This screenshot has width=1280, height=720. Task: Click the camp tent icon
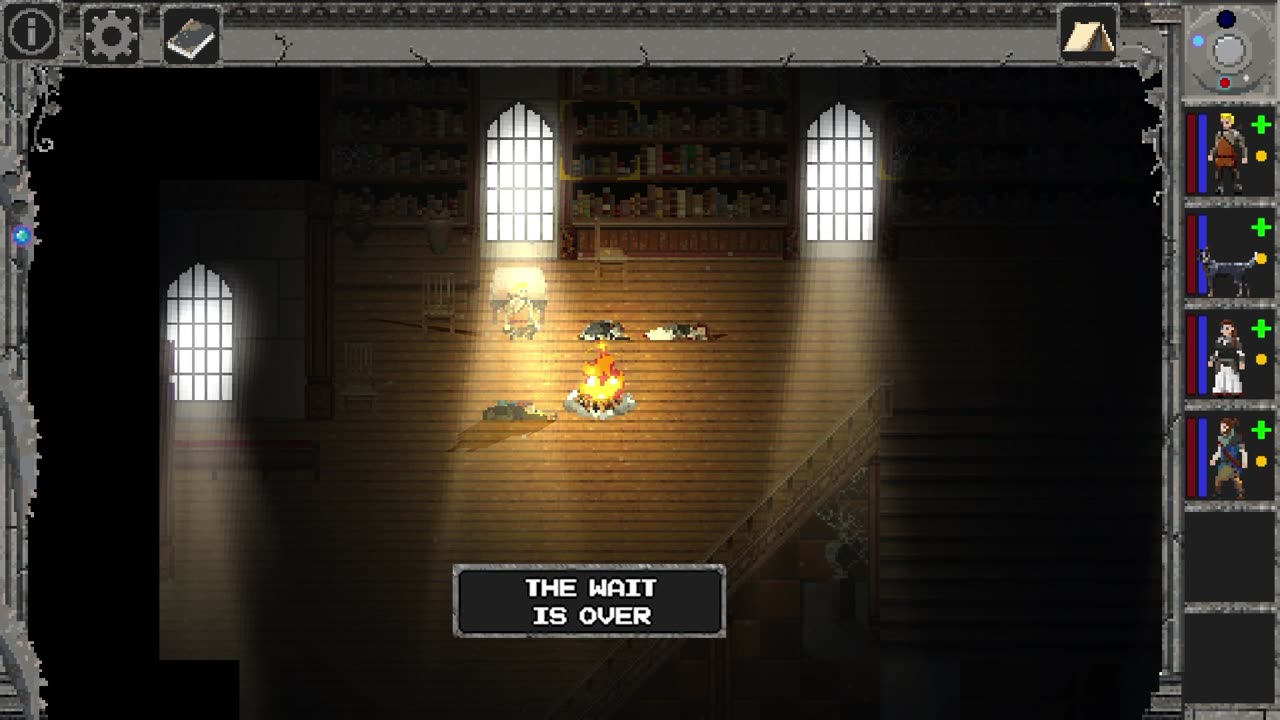pos(1088,36)
